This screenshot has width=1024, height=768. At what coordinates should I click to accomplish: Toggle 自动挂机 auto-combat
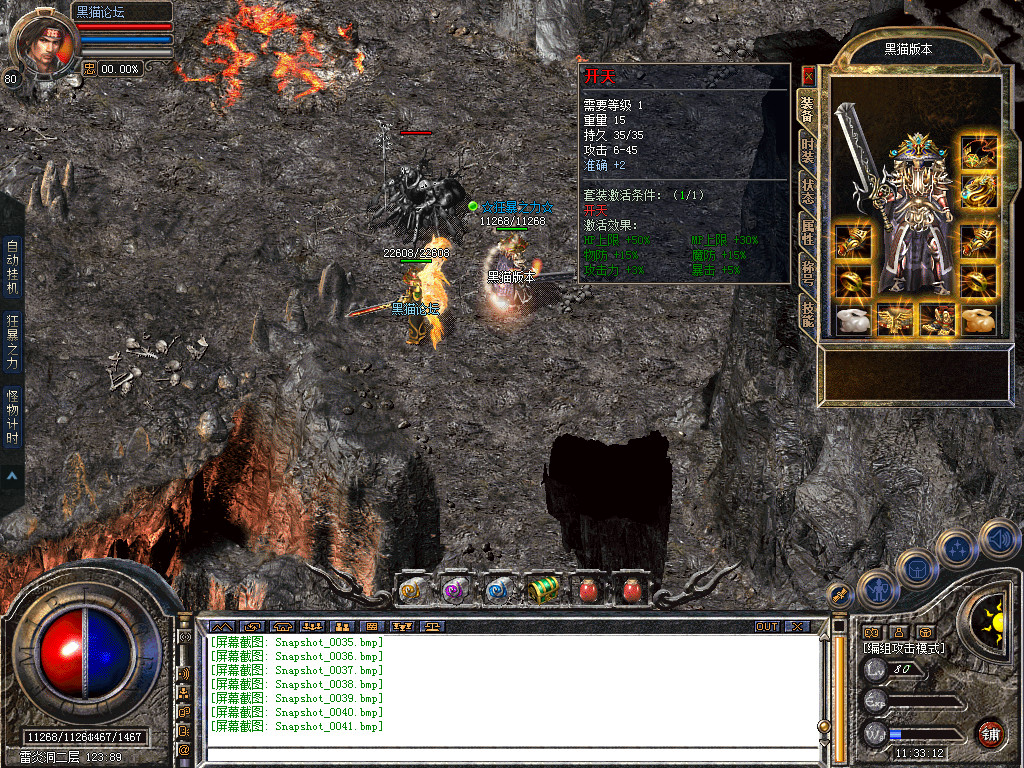tap(12, 265)
